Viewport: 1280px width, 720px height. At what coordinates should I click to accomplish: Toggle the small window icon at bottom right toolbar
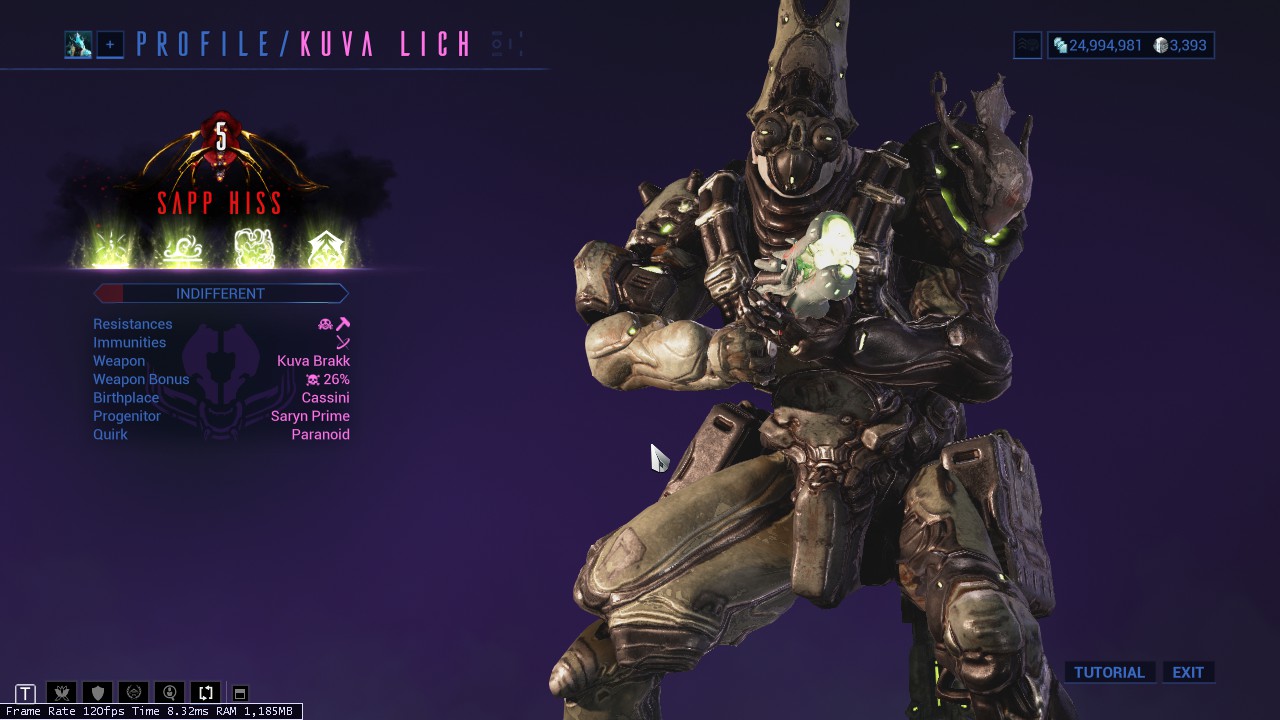coord(240,692)
